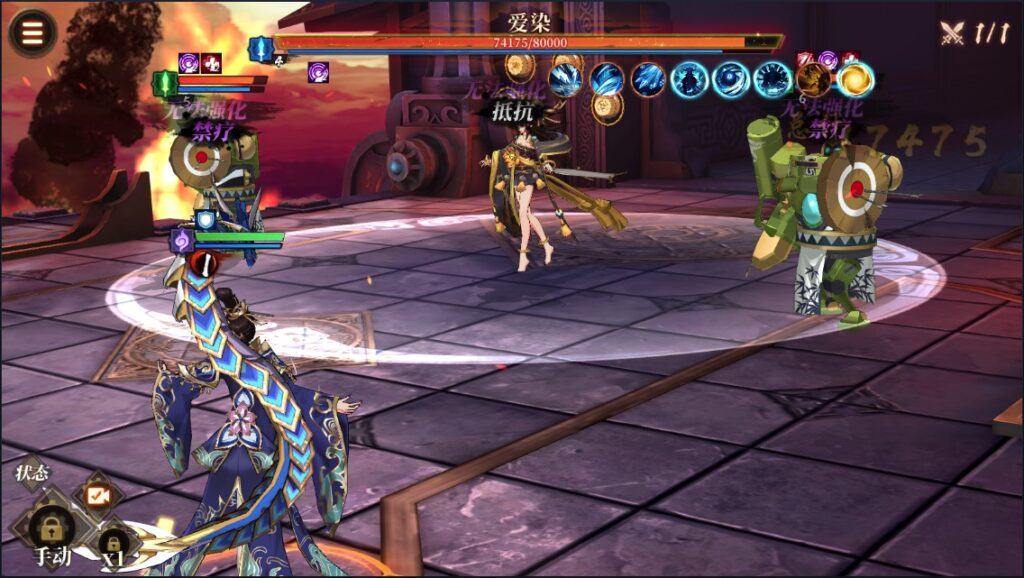Select the blue silhouette figure skill icon
Viewport: 1024px width, 578px height.
689,79
